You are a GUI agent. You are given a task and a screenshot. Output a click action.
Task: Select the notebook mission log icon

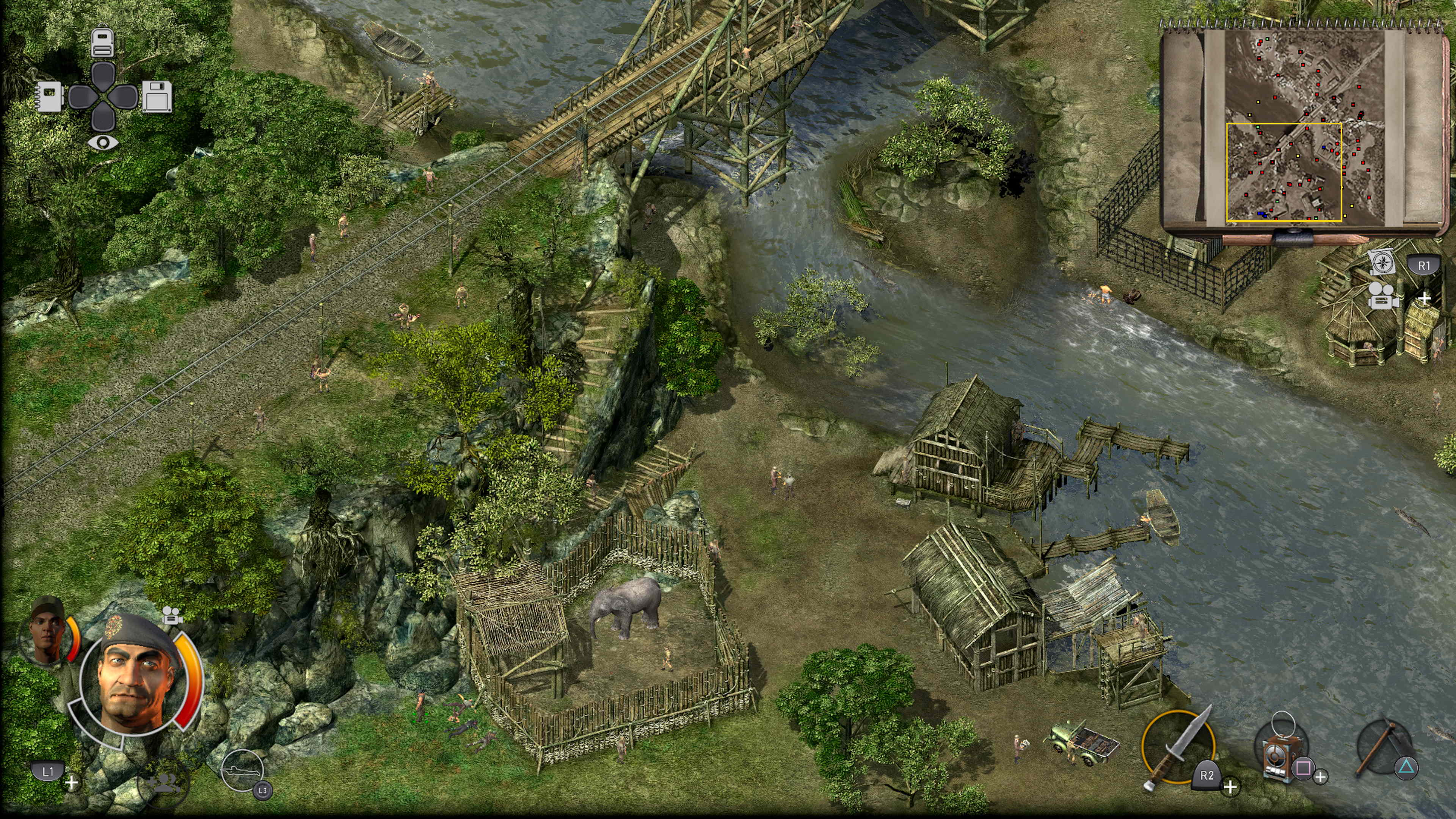pyautogui.click(x=50, y=96)
